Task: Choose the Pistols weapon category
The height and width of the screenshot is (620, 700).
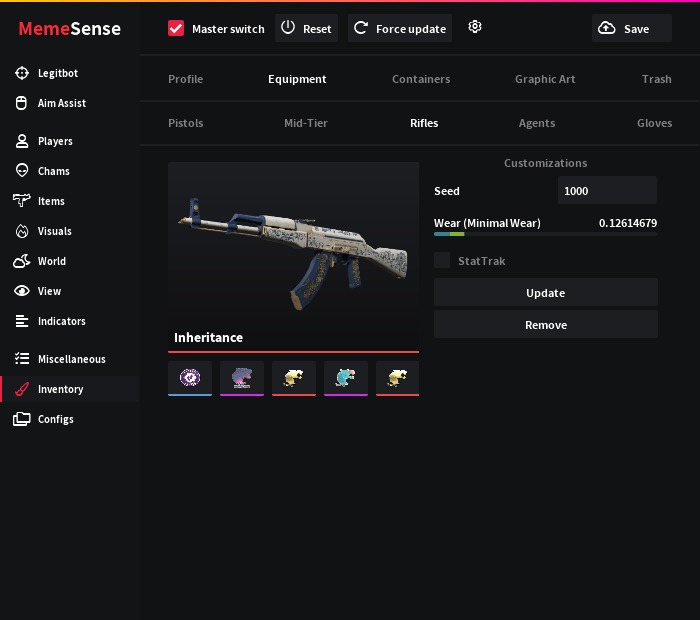Action: tap(186, 123)
